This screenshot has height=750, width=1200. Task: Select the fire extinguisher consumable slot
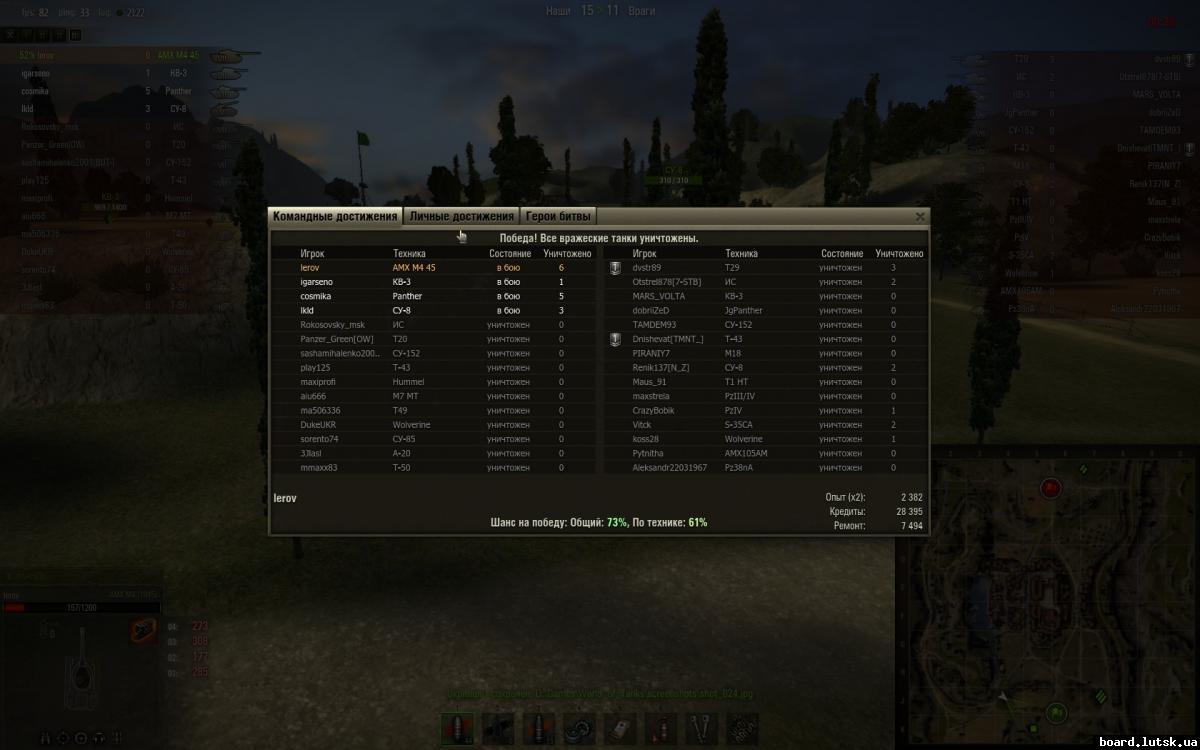(x=659, y=730)
